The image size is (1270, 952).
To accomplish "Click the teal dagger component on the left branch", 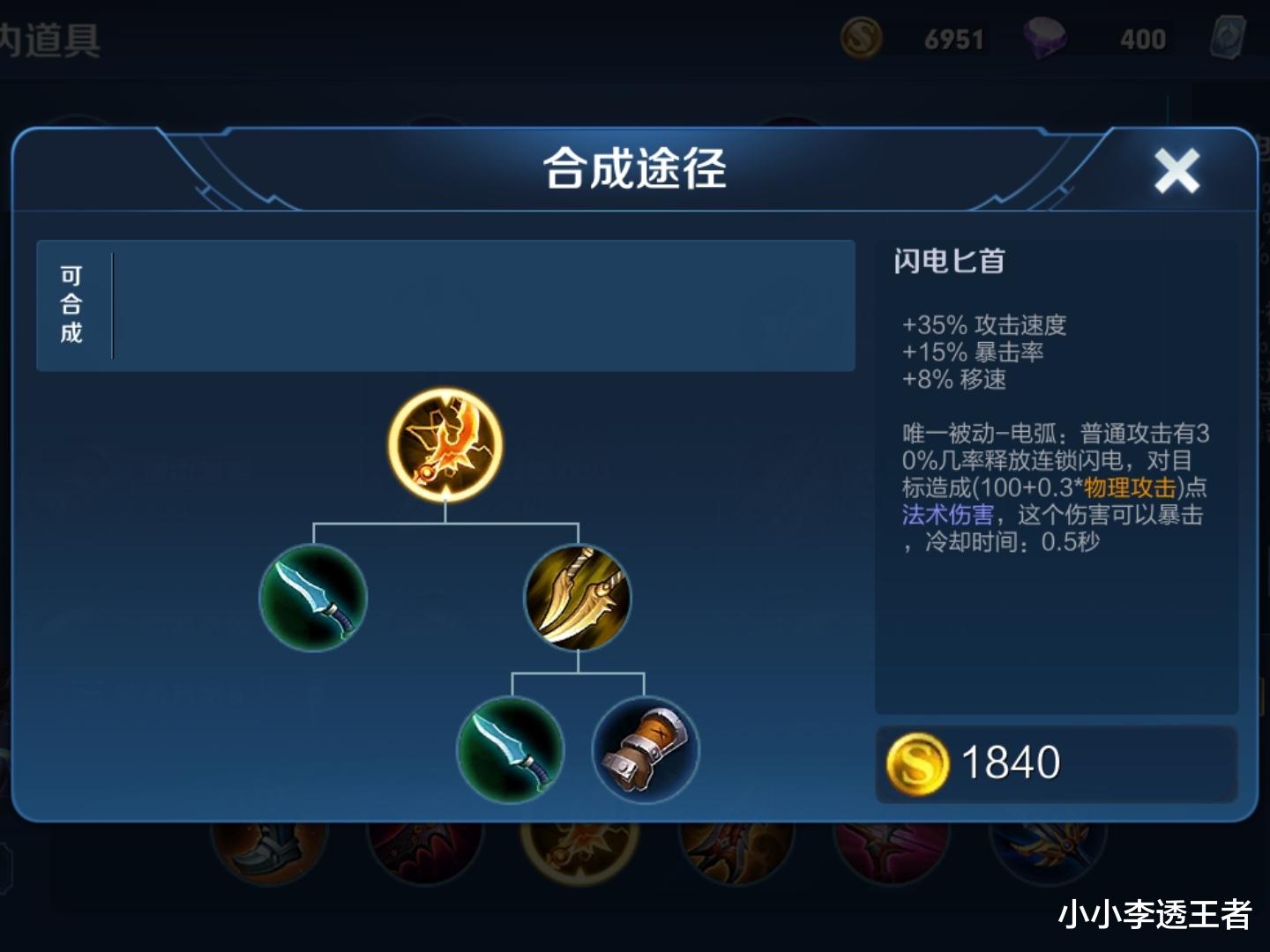I will point(313,599).
